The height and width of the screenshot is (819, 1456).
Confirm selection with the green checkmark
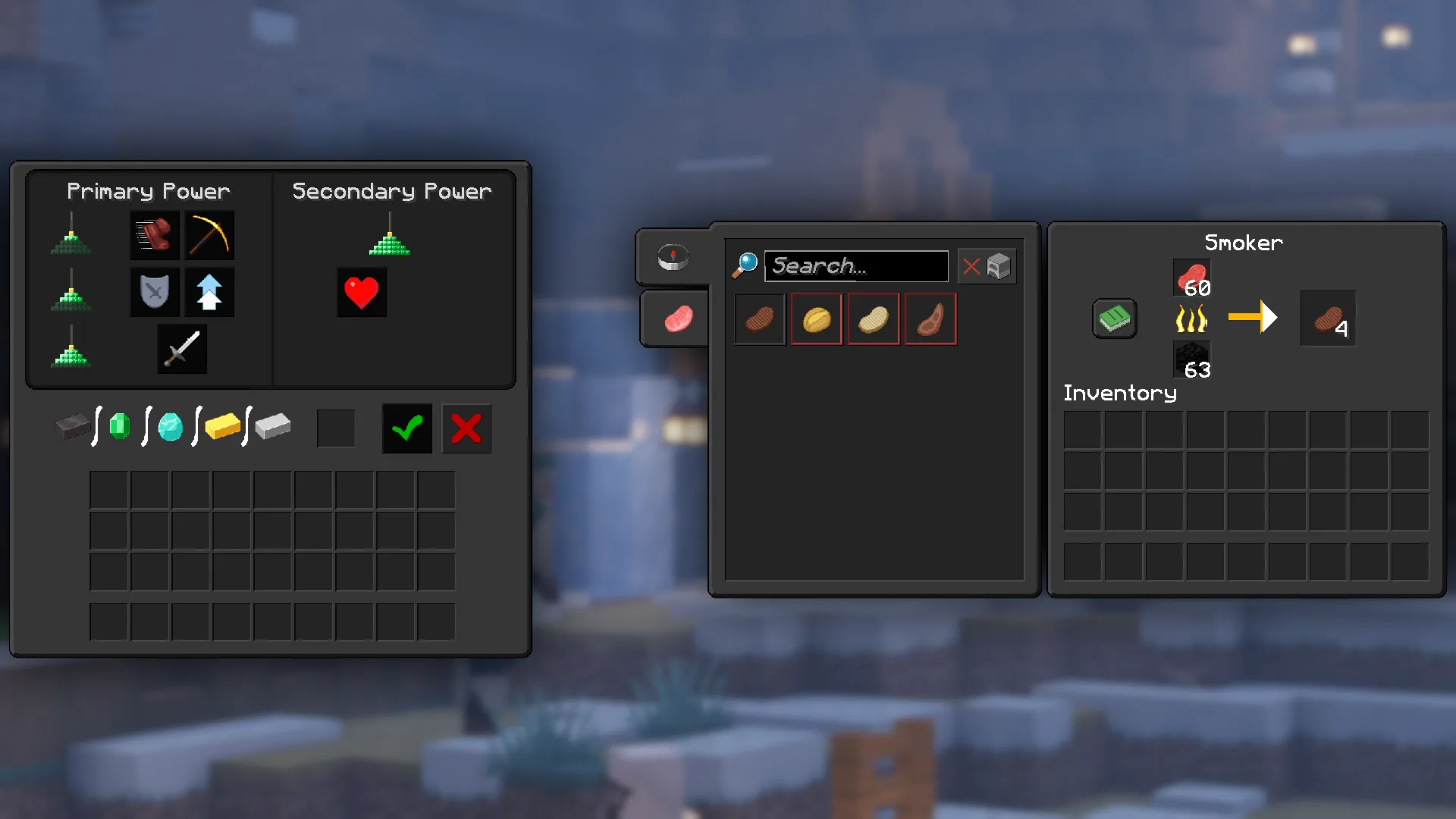coord(406,428)
